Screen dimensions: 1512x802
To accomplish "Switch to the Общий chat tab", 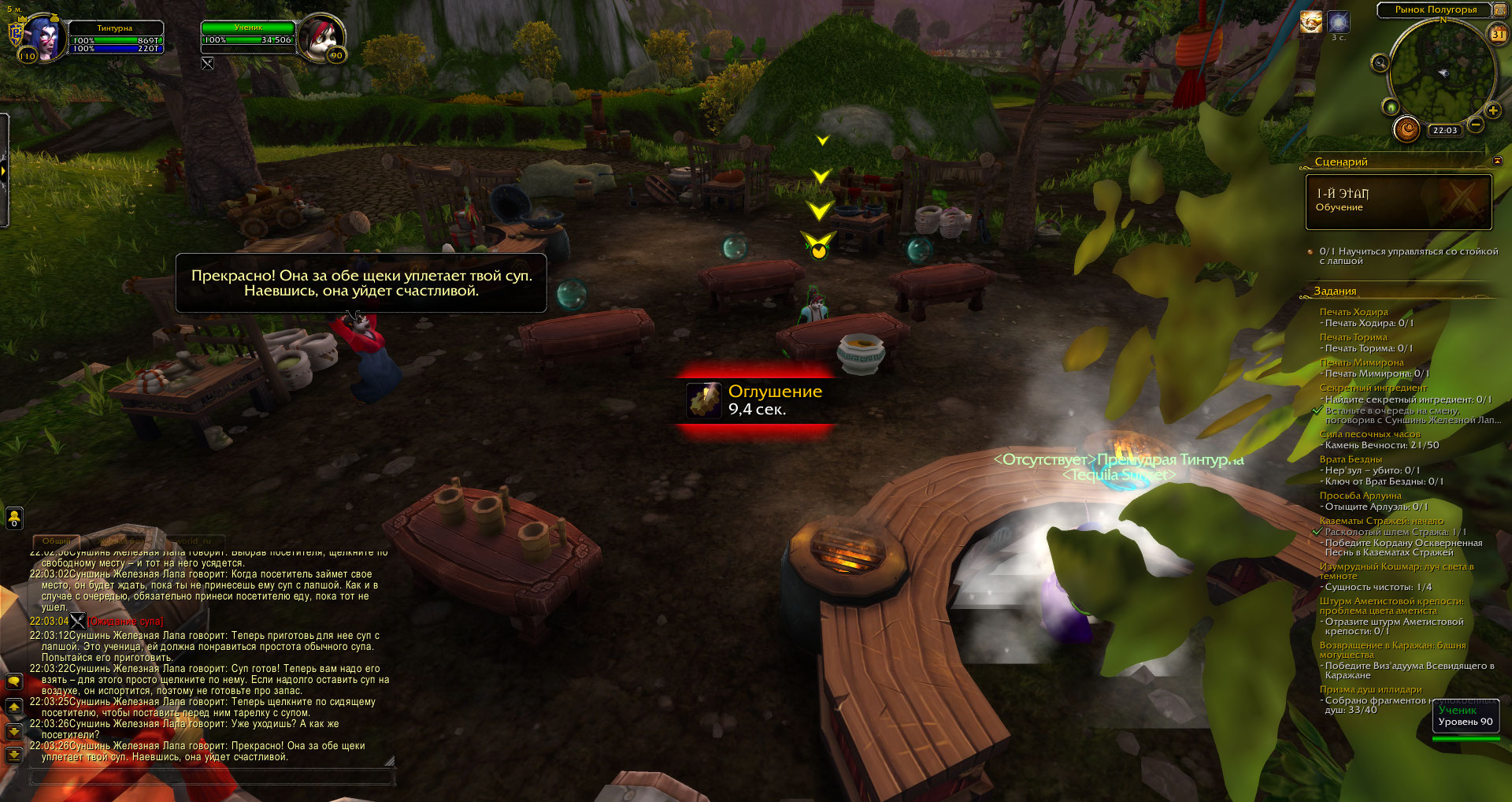I will coord(56,541).
